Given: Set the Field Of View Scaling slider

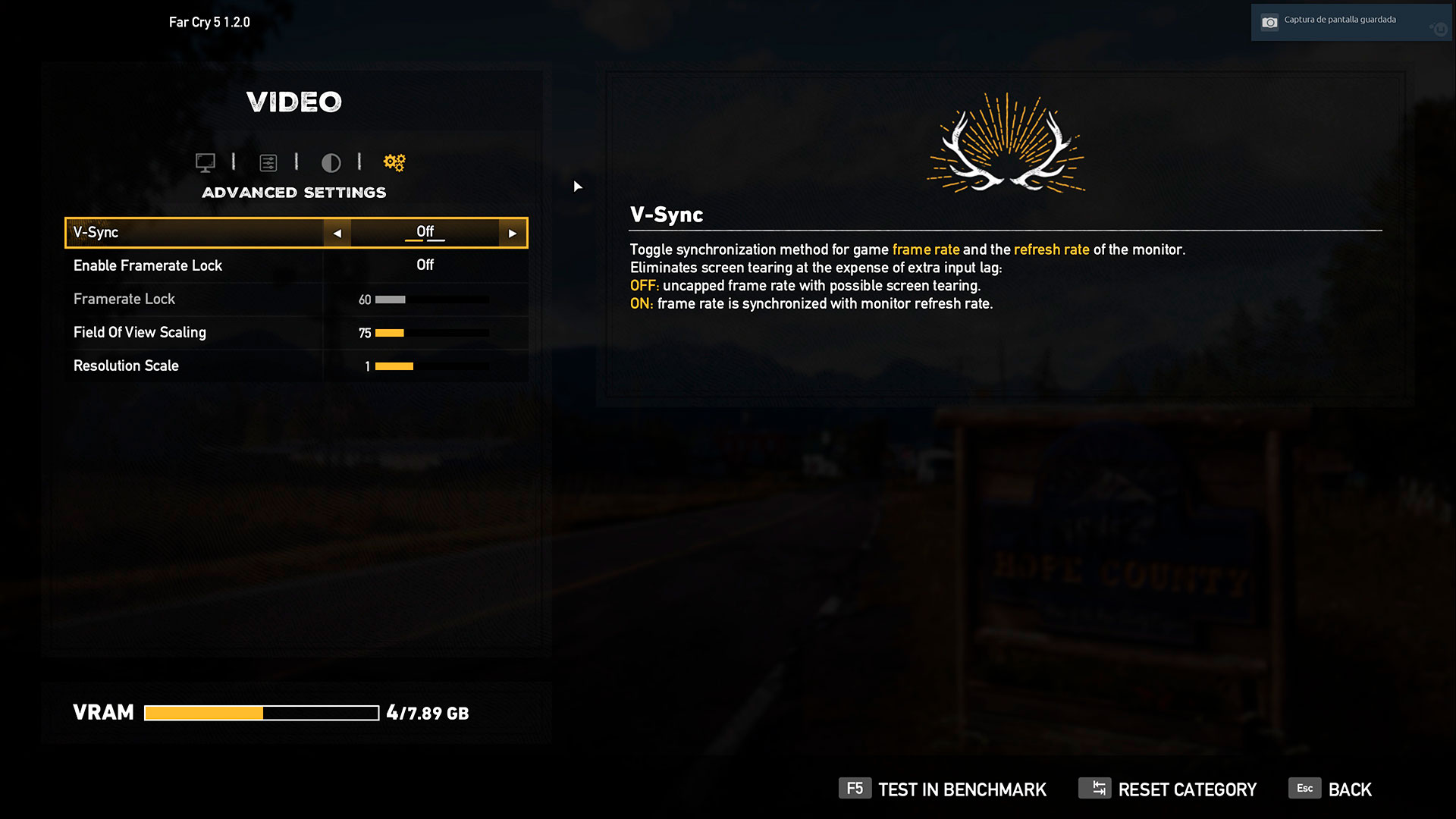Looking at the screenshot, I should click(x=431, y=333).
